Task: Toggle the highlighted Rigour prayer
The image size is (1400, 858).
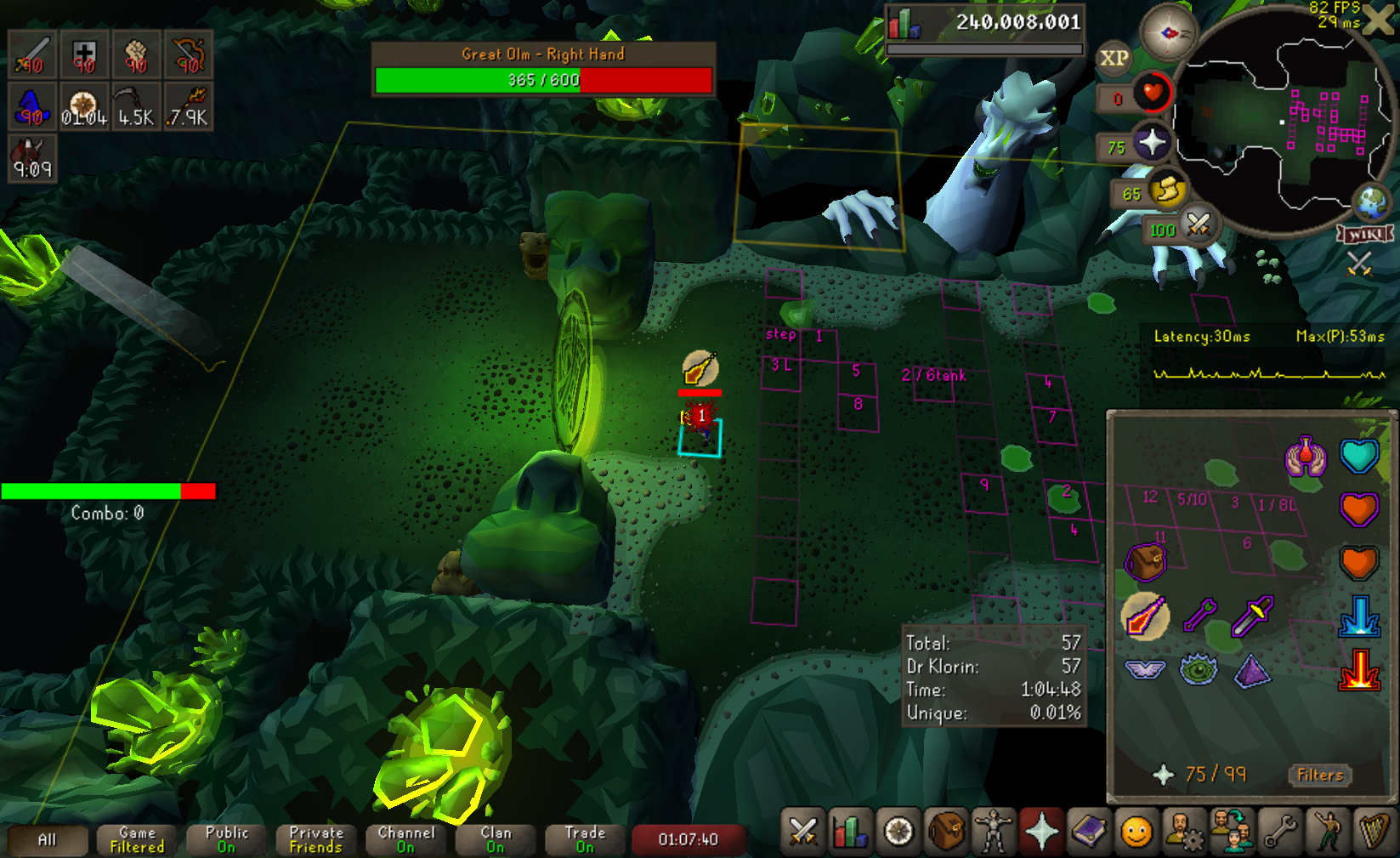Action: coord(1145,616)
